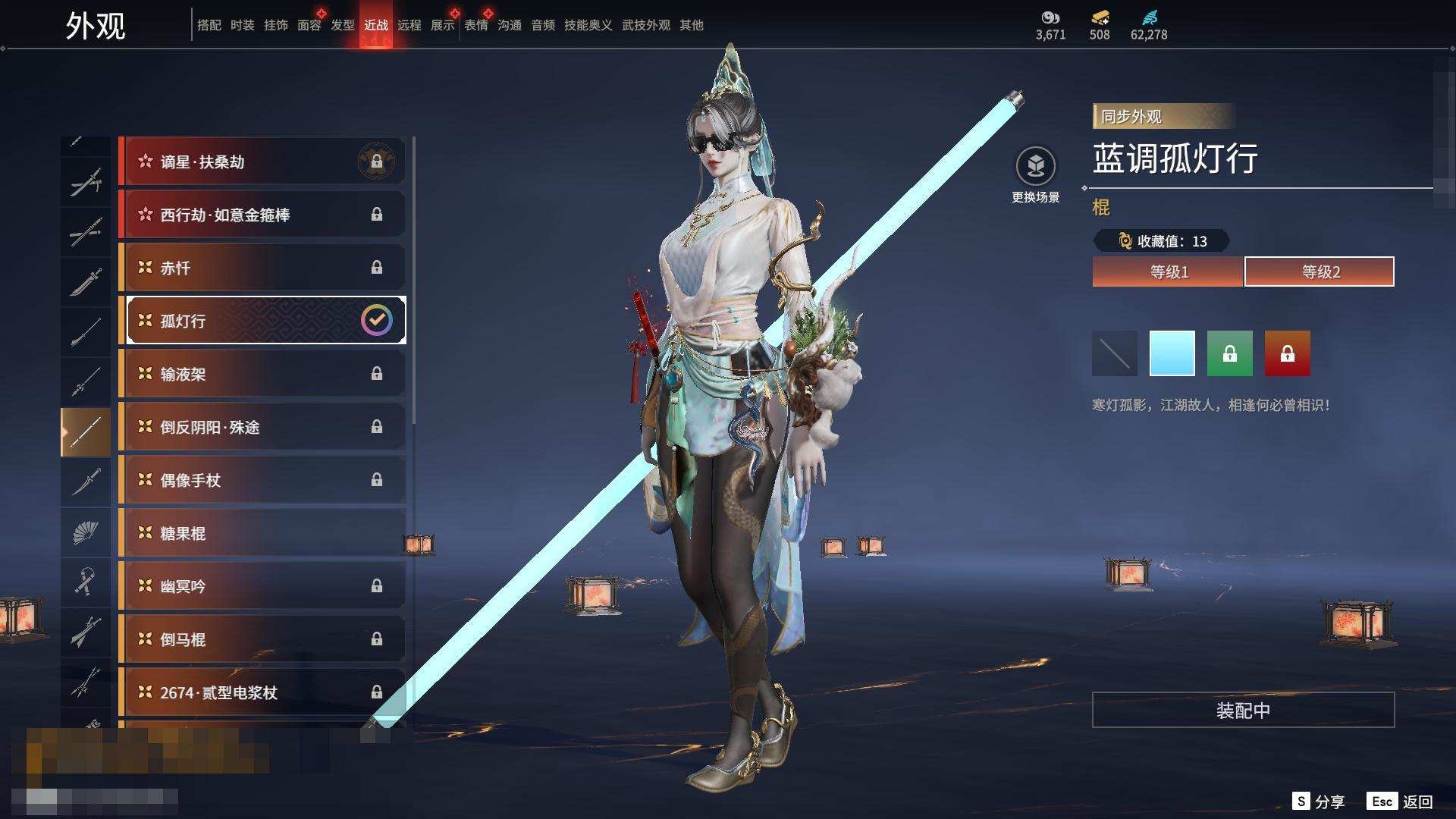Image resolution: width=1456 pixels, height=819 pixels.
Task: Select the 等级2 level button
Action: (1319, 271)
